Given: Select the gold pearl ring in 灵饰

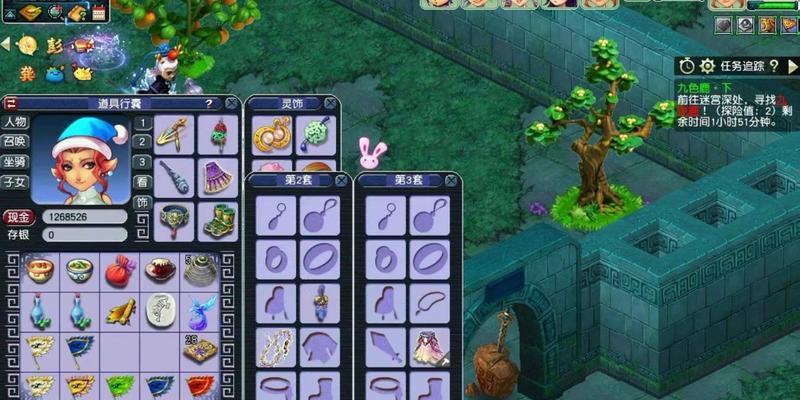Looking at the screenshot, I should point(270,135).
